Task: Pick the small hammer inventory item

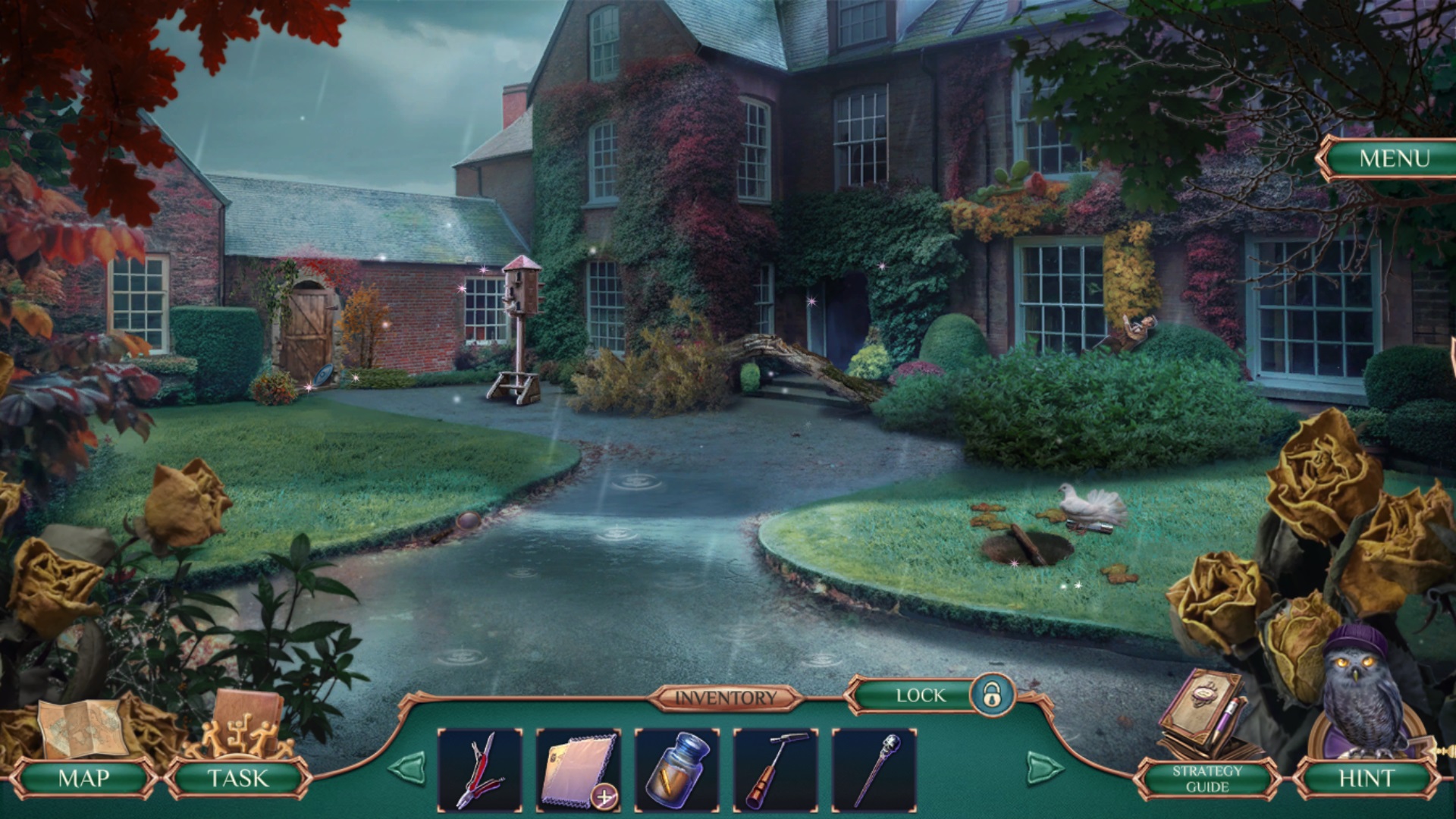Action: click(x=775, y=770)
